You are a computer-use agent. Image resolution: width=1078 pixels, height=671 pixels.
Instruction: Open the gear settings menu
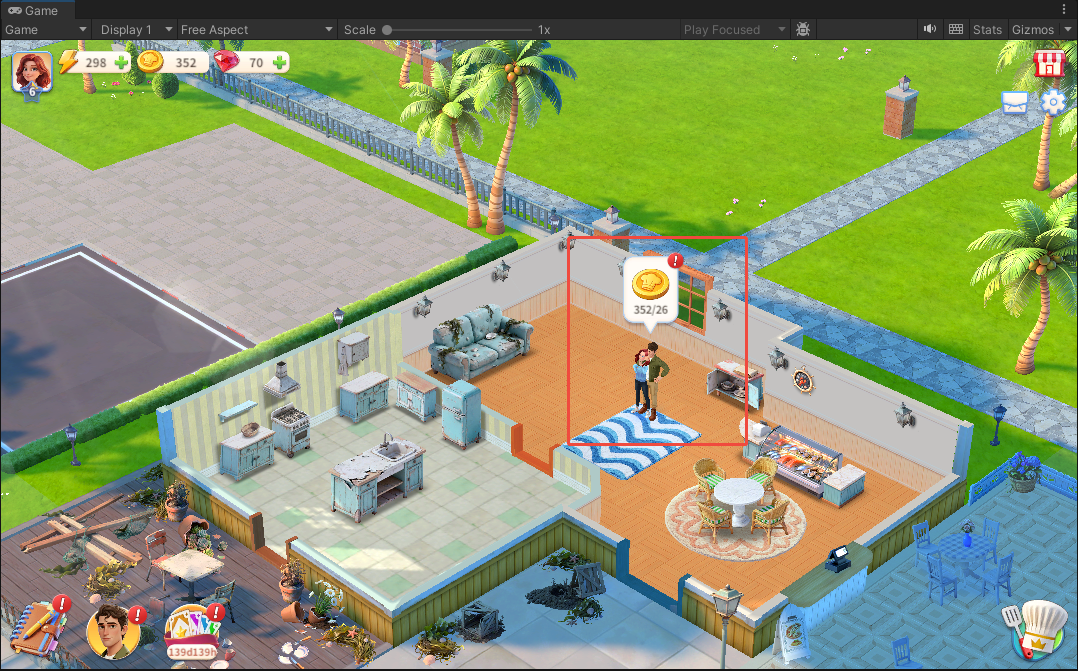click(1053, 102)
